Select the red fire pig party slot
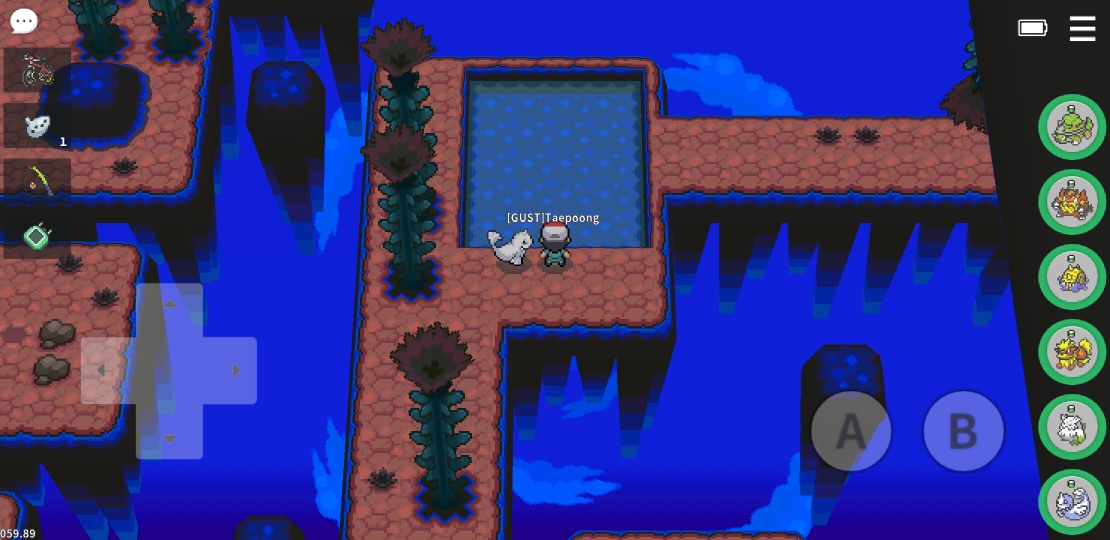 click(1072, 202)
